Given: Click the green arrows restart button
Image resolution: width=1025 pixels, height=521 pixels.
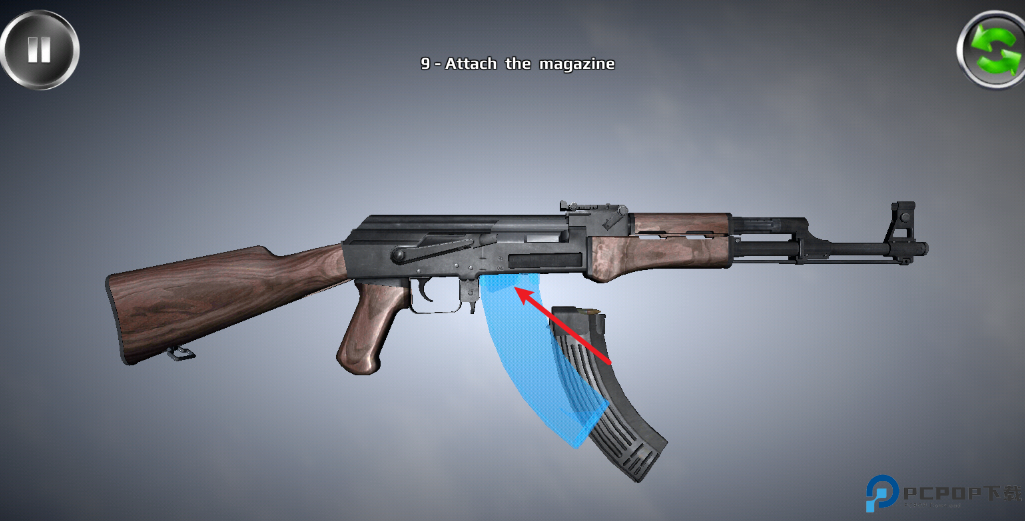Looking at the screenshot, I should 992,49.
